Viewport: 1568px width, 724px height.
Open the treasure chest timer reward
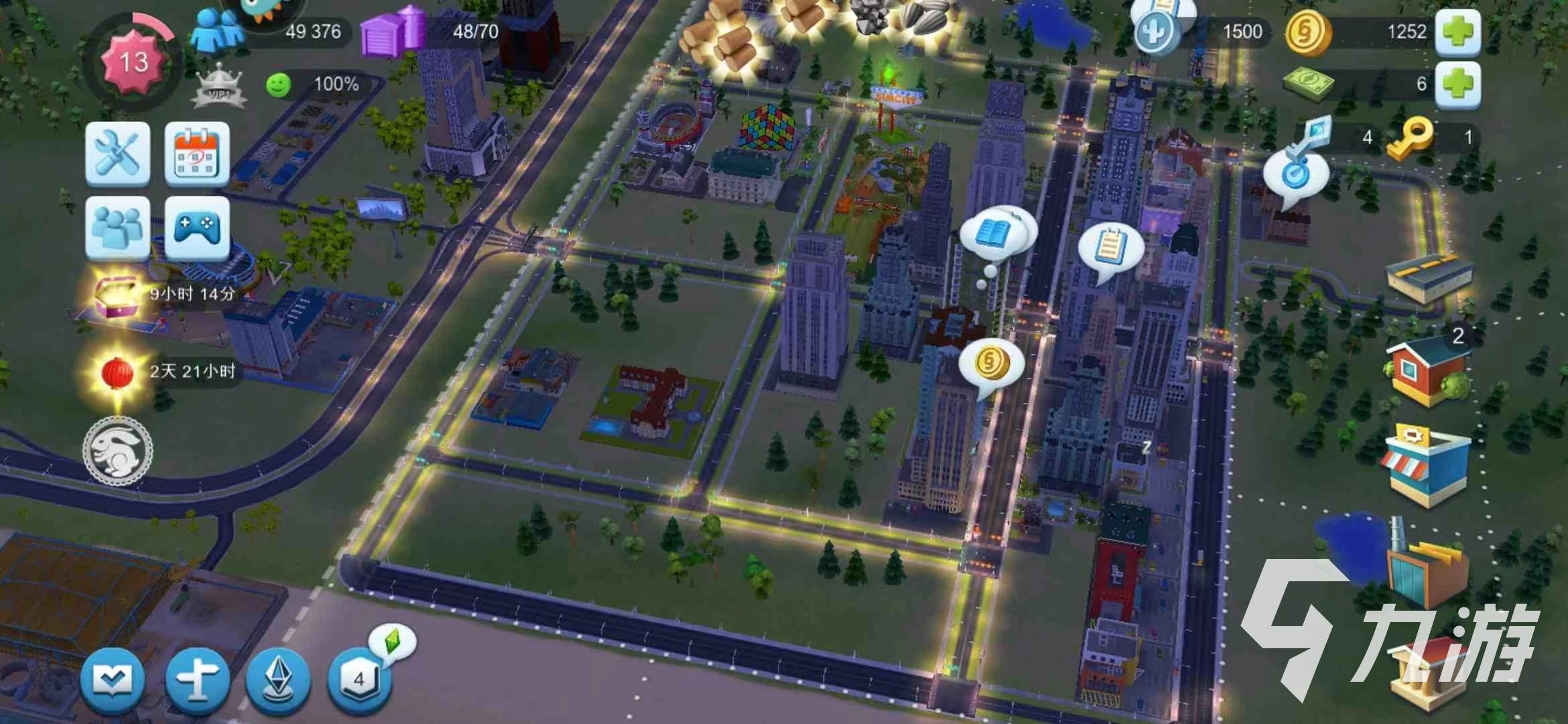point(115,295)
